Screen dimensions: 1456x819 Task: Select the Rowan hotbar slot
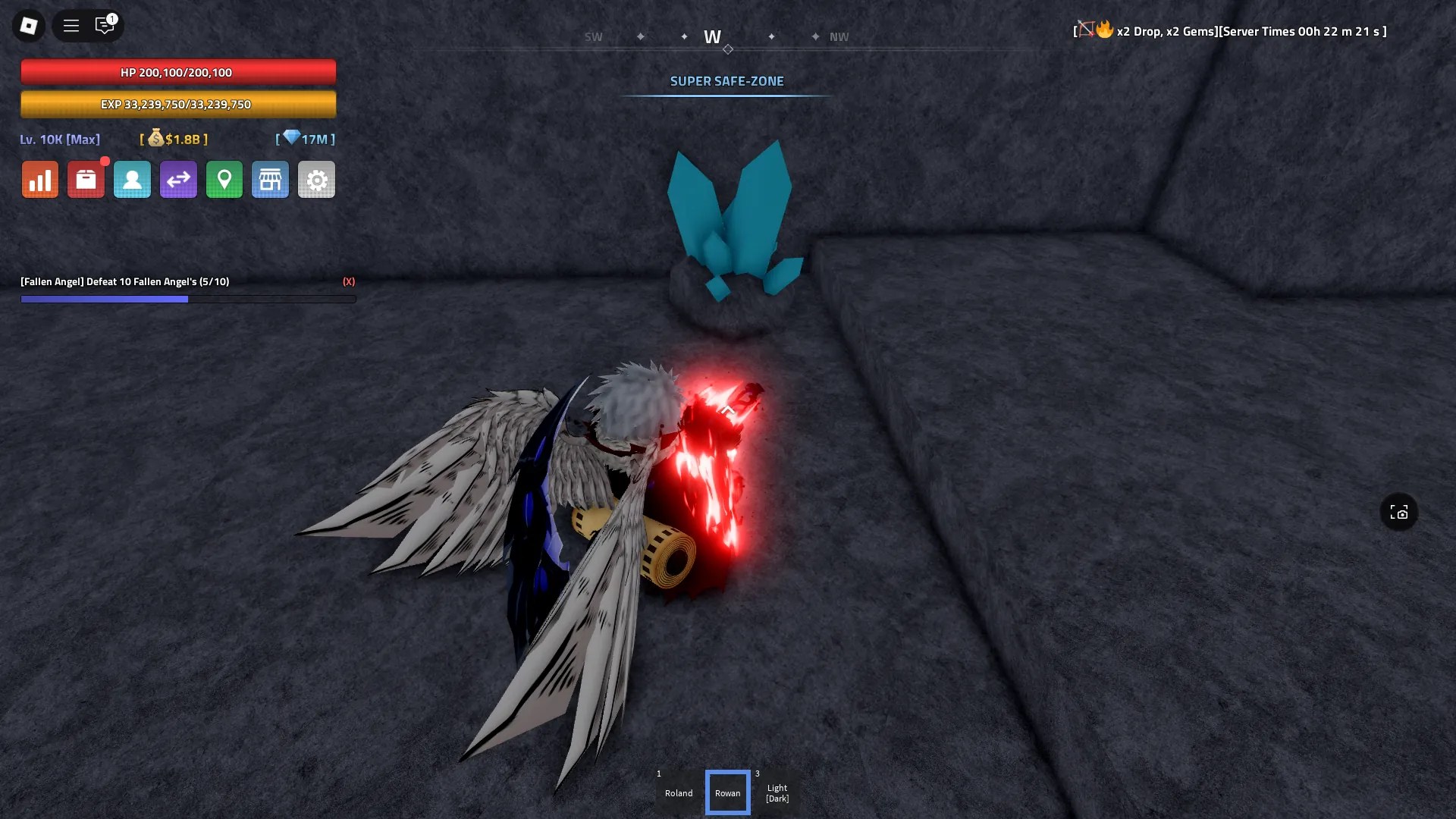click(727, 792)
